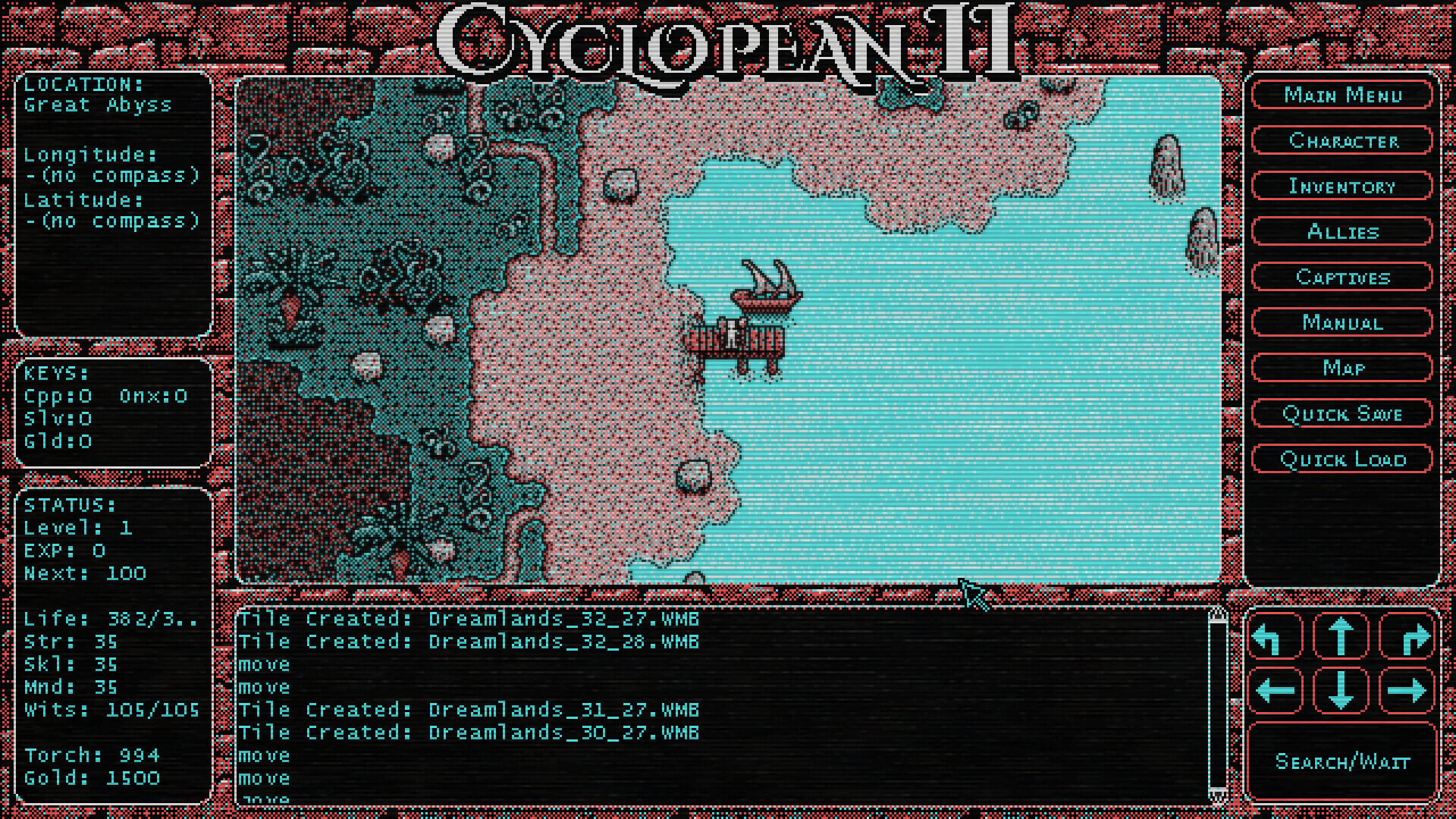The image size is (1456, 819).
Task: Strafe right with the right arrow
Action: pyautogui.click(x=1407, y=690)
